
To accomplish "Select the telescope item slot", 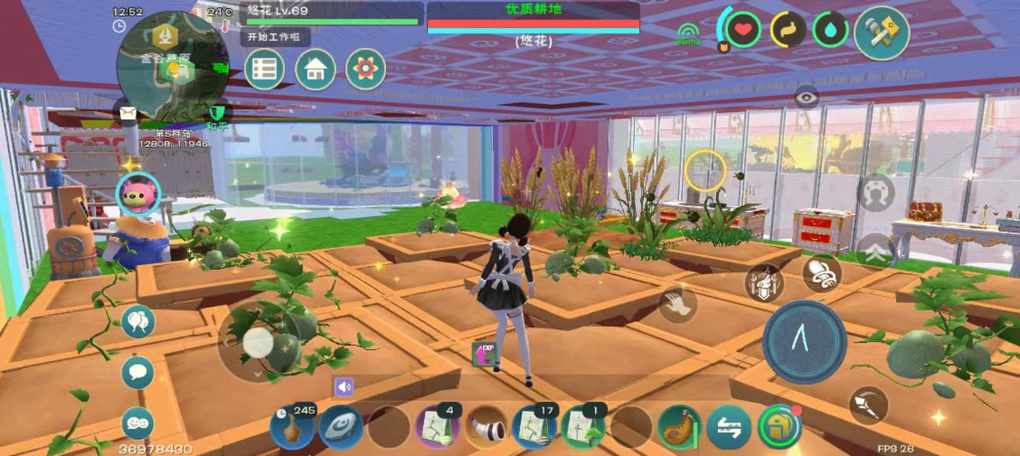I will click(x=486, y=428).
